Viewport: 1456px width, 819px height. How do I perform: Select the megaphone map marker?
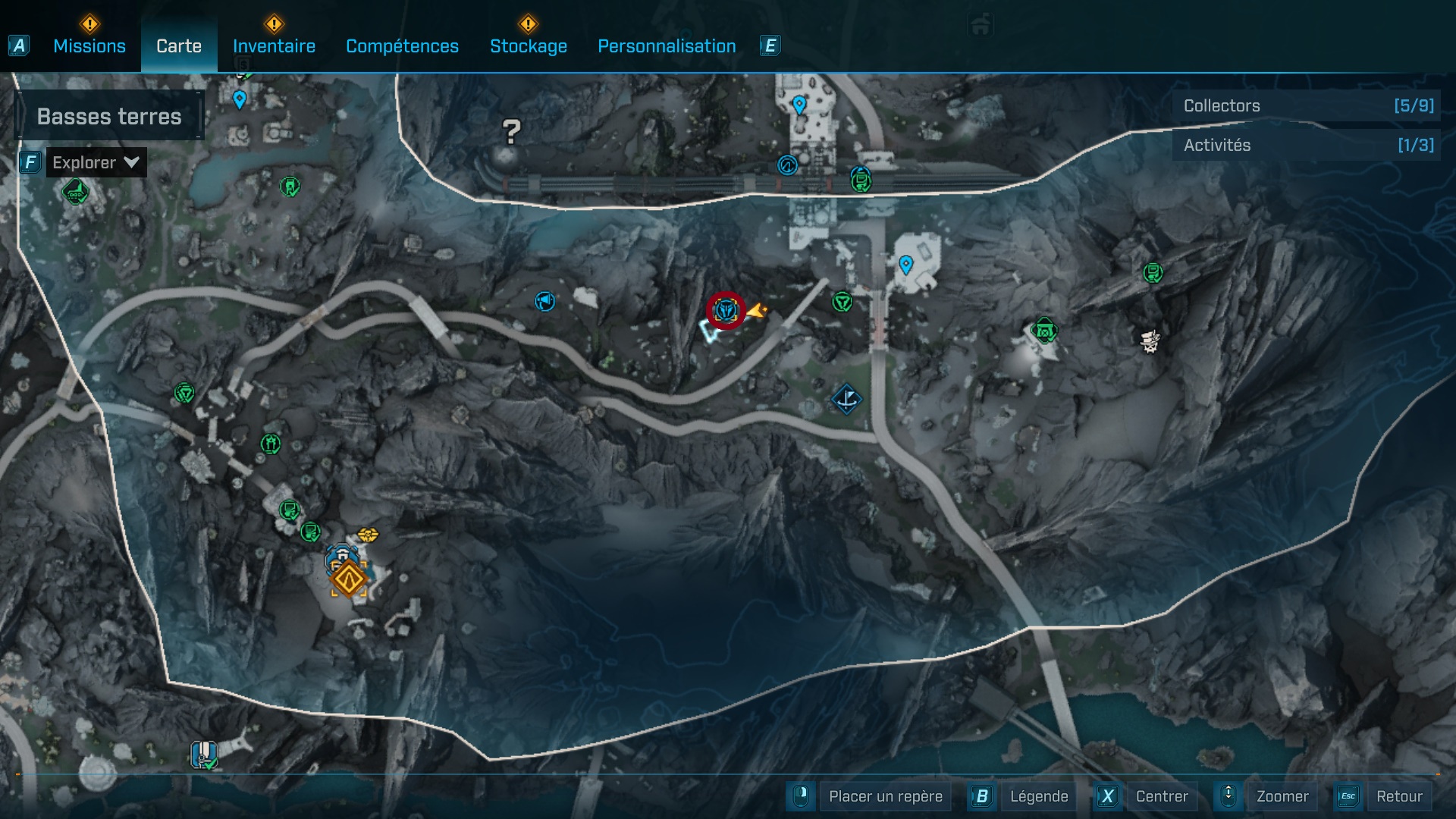point(544,302)
